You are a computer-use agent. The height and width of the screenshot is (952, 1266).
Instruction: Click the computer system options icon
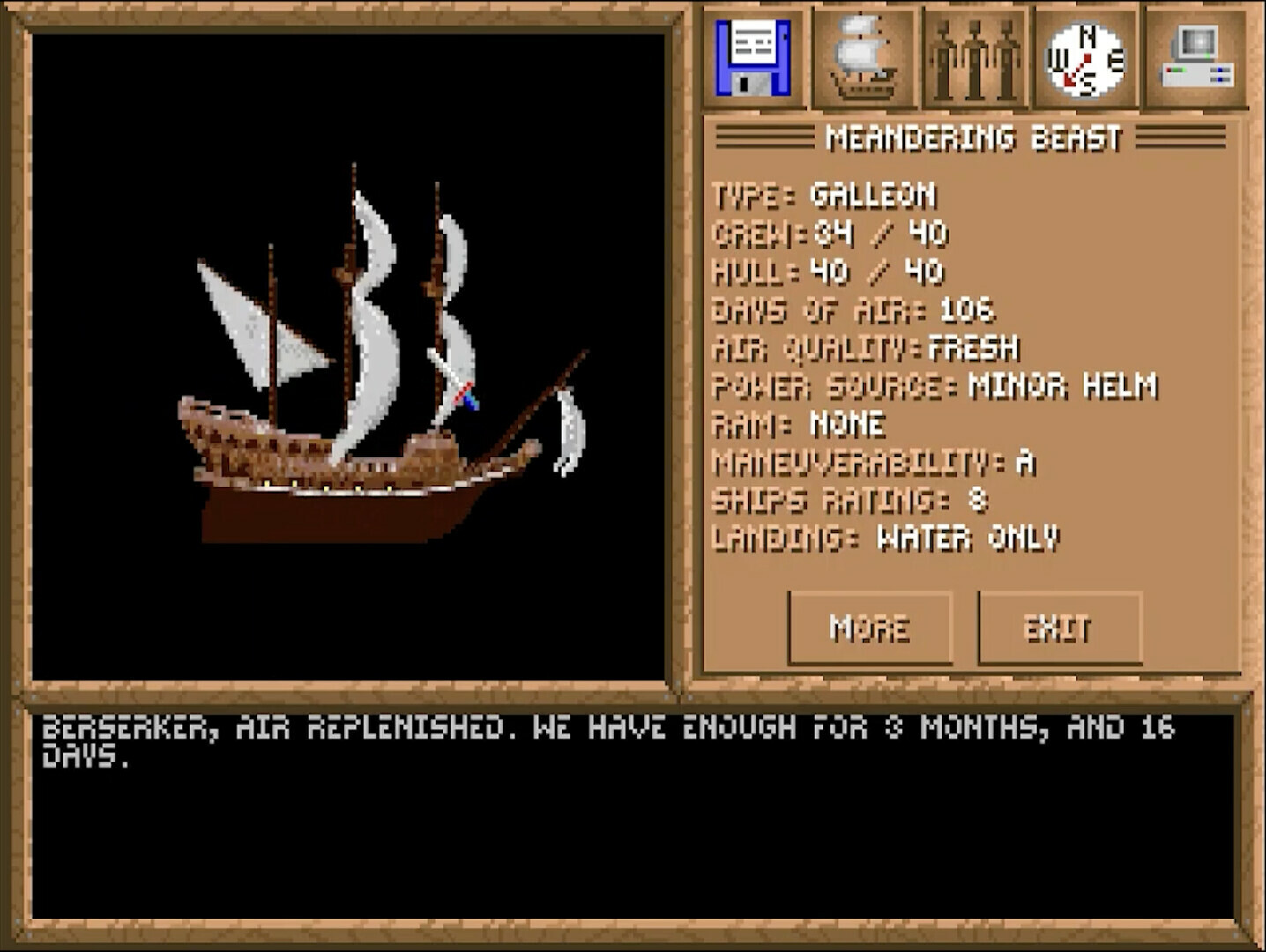1196,57
